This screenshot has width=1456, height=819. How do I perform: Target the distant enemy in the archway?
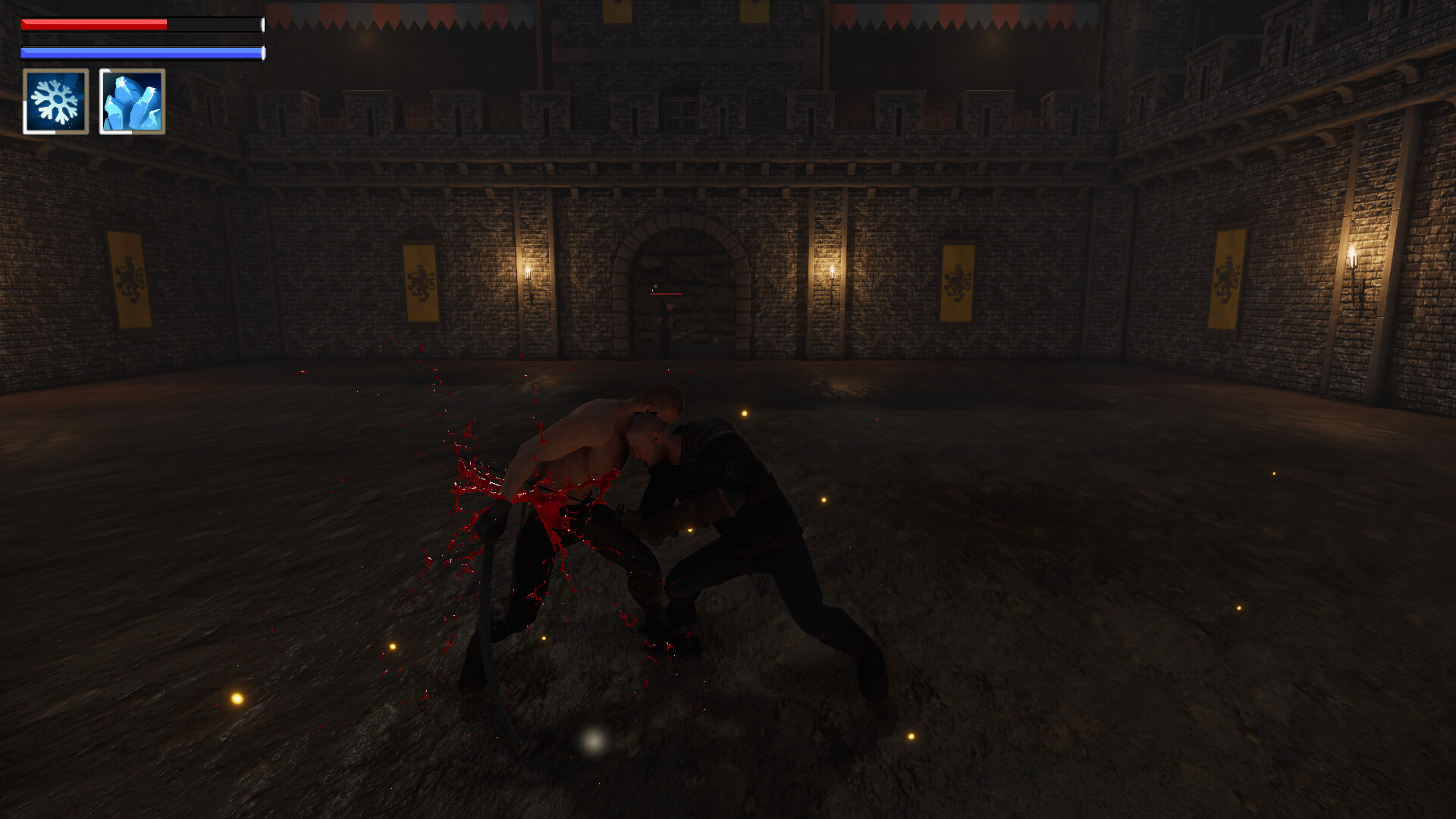click(667, 326)
